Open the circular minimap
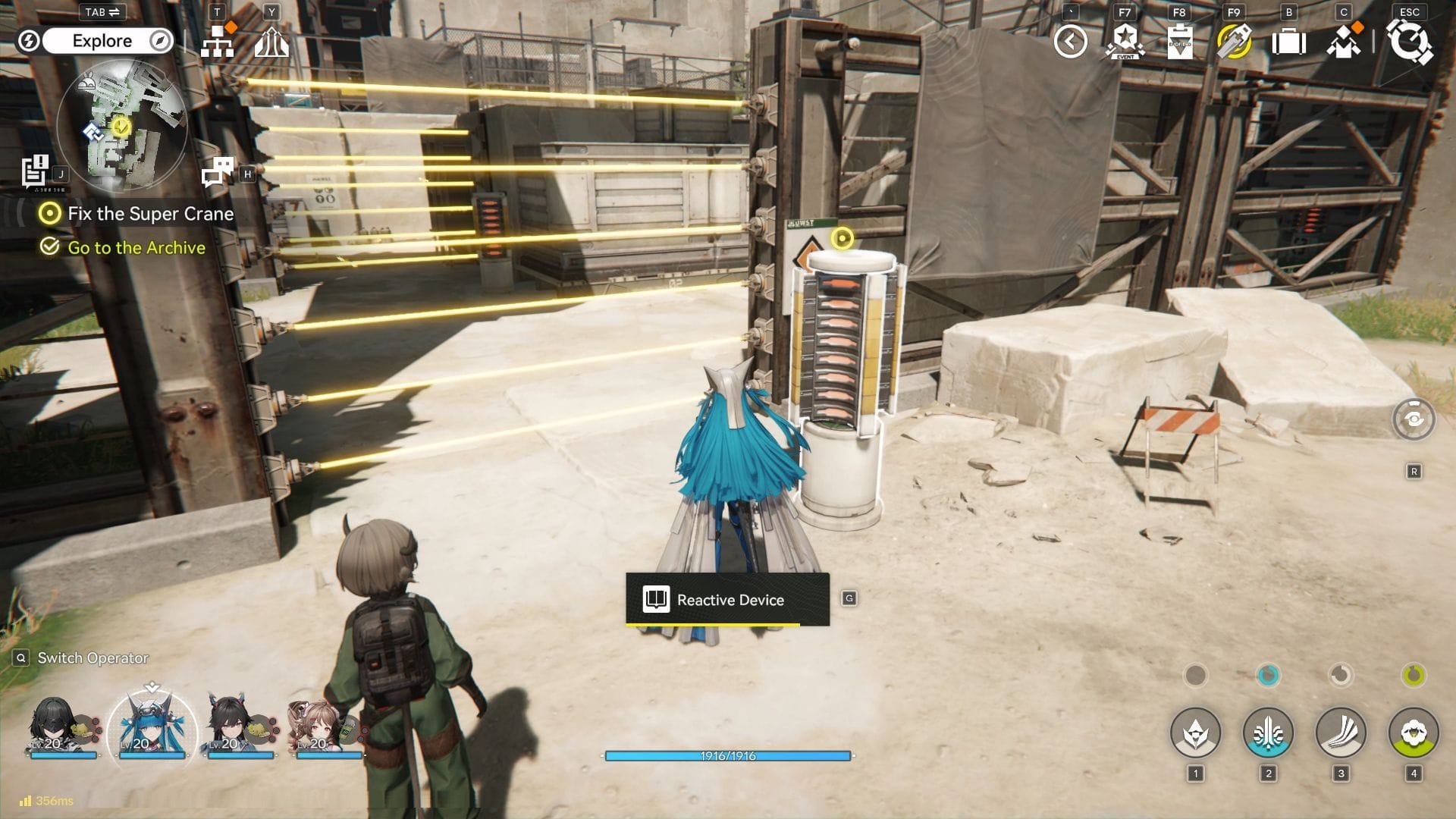This screenshot has width=1456, height=819. pos(121,126)
